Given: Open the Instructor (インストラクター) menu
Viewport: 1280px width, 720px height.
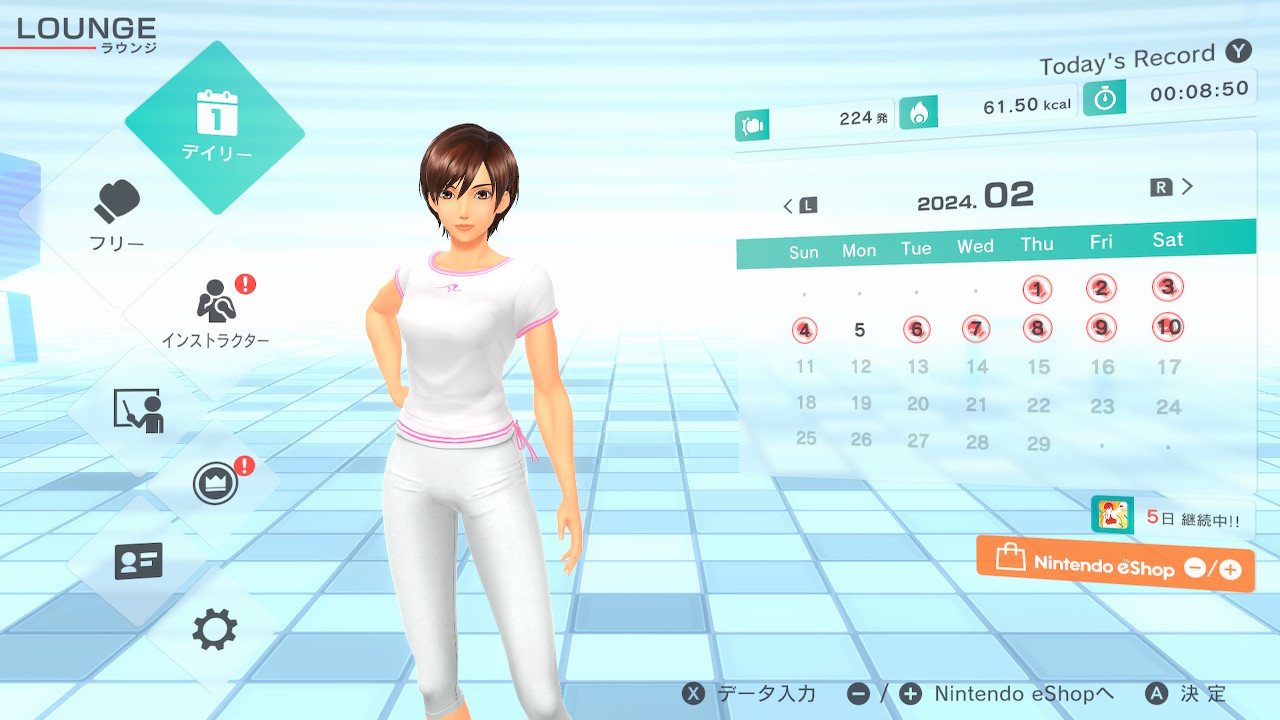Looking at the screenshot, I should click(x=215, y=312).
